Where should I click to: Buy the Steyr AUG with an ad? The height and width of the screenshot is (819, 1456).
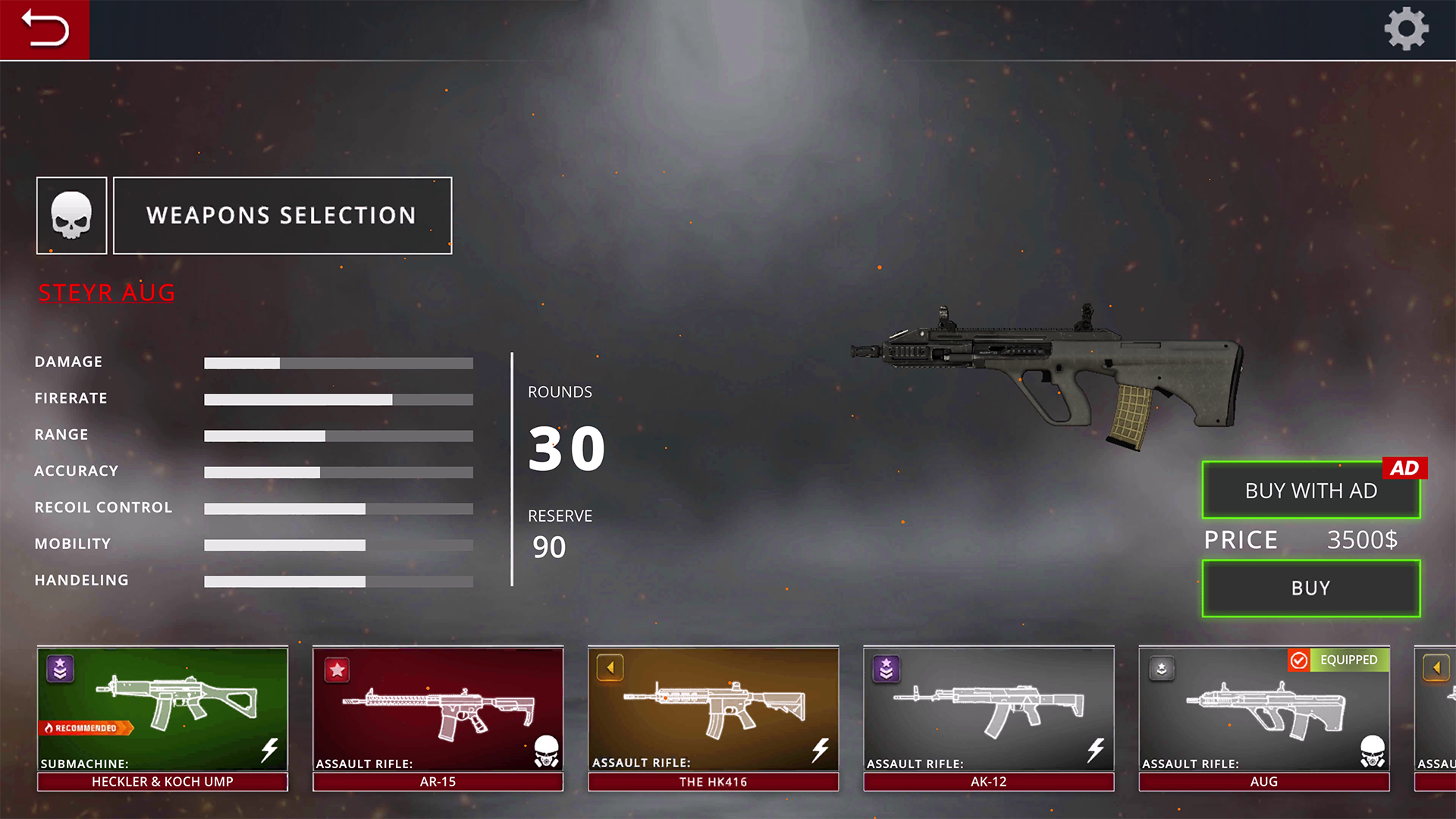pos(1310,491)
